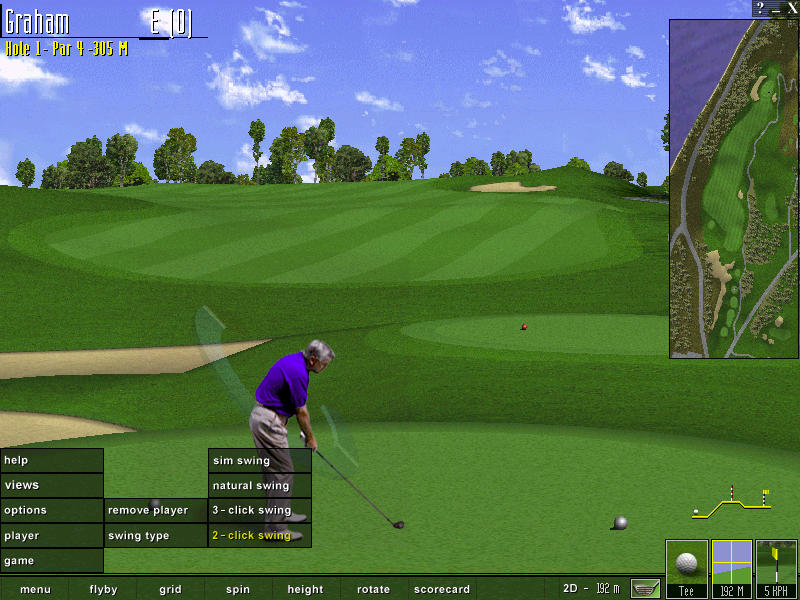Activate the rotate view button
The height and width of the screenshot is (600, 800).
[x=373, y=590]
